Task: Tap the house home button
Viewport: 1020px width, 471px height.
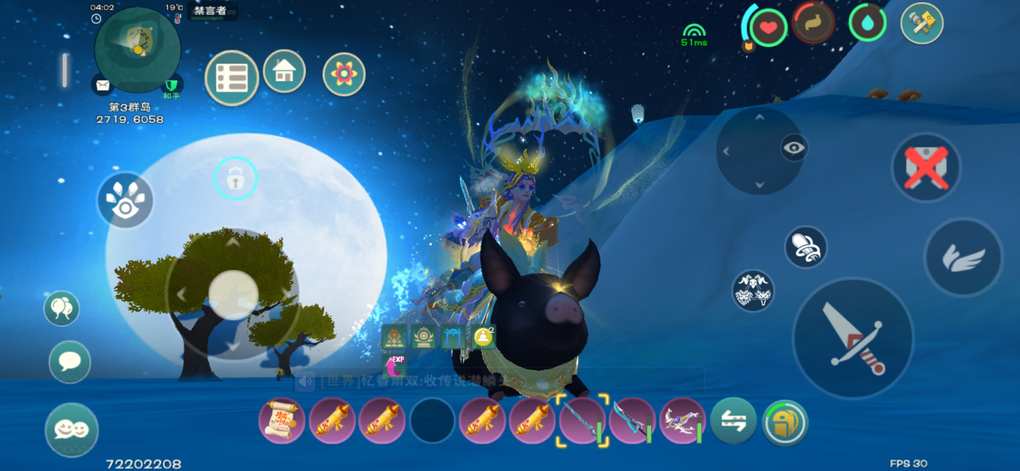Action: (284, 71)
